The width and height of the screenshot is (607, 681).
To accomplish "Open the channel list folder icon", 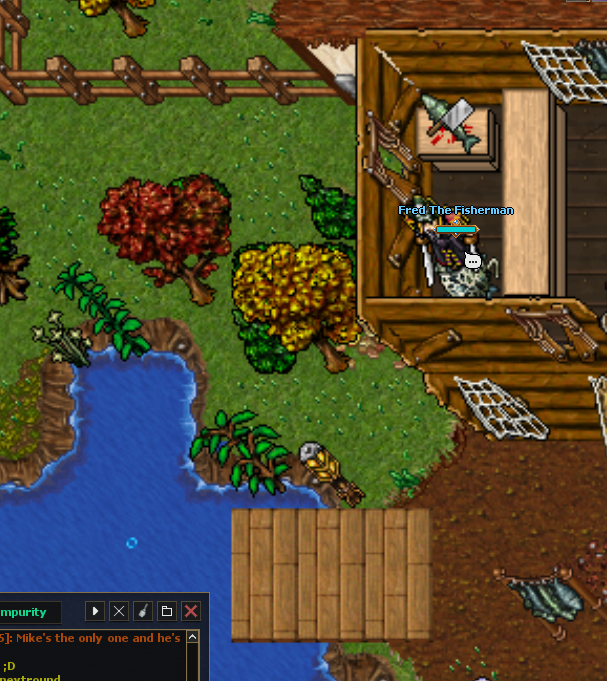I will pyautogui.click(x=167, y=611).
